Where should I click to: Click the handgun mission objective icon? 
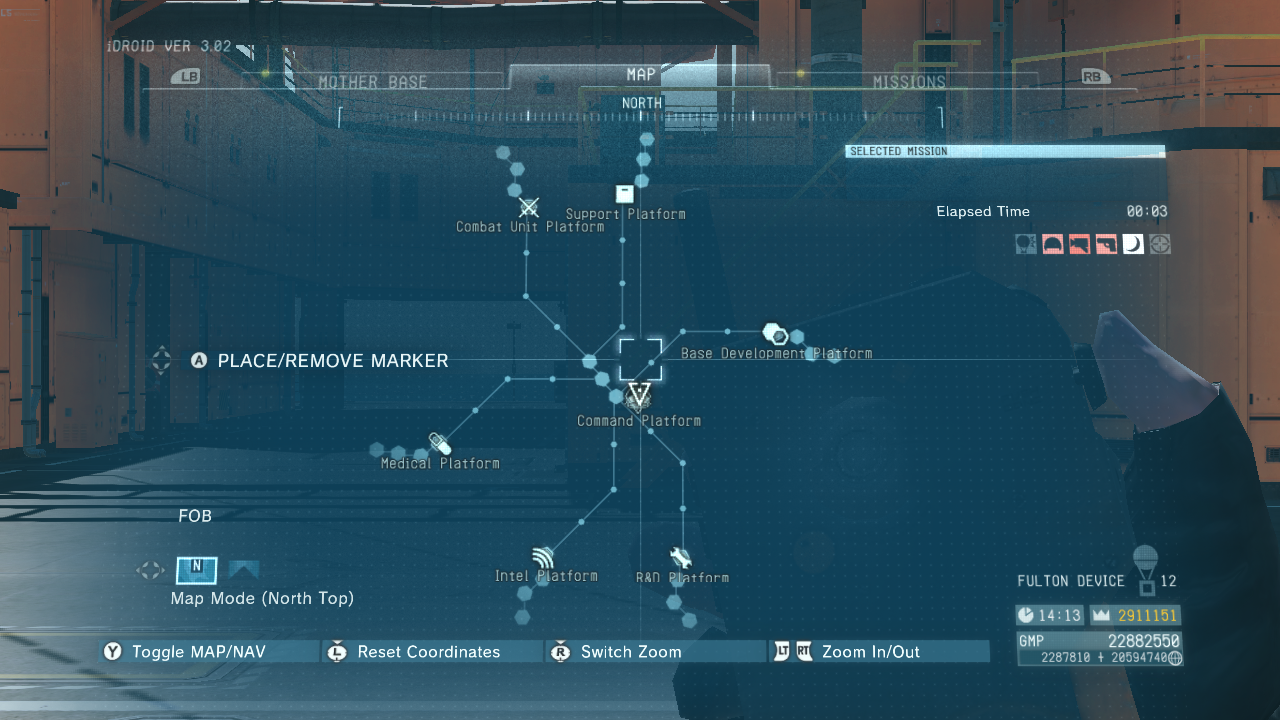(x=1106, y=243)
